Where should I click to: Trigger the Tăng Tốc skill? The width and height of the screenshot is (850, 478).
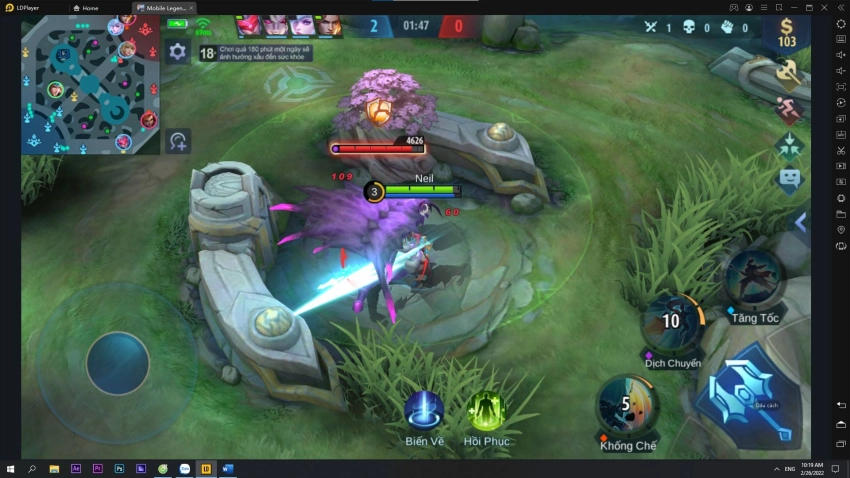[x=754, y=277]
